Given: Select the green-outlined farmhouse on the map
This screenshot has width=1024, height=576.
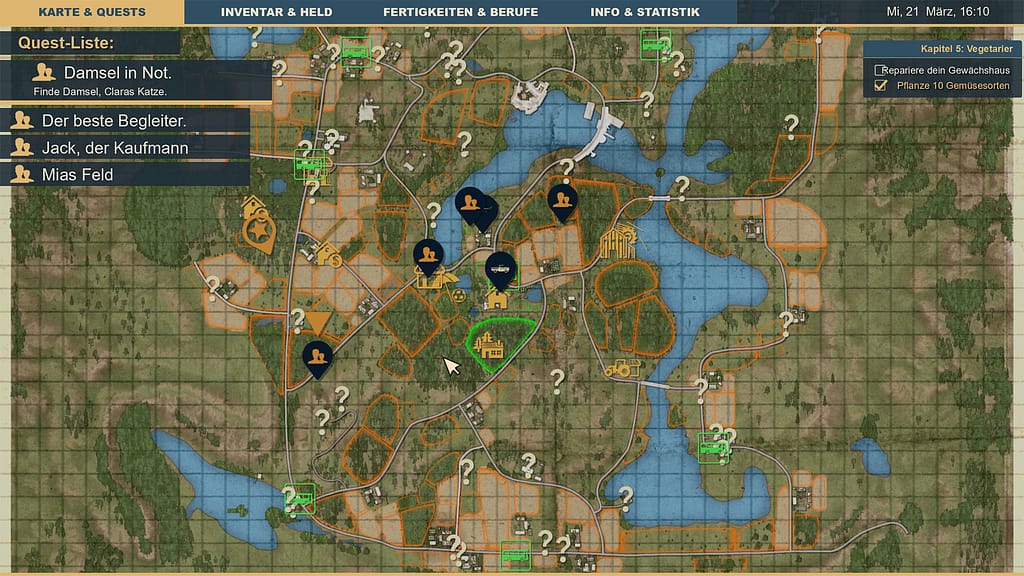Looking at the screenshot, I should click(489, 346).
